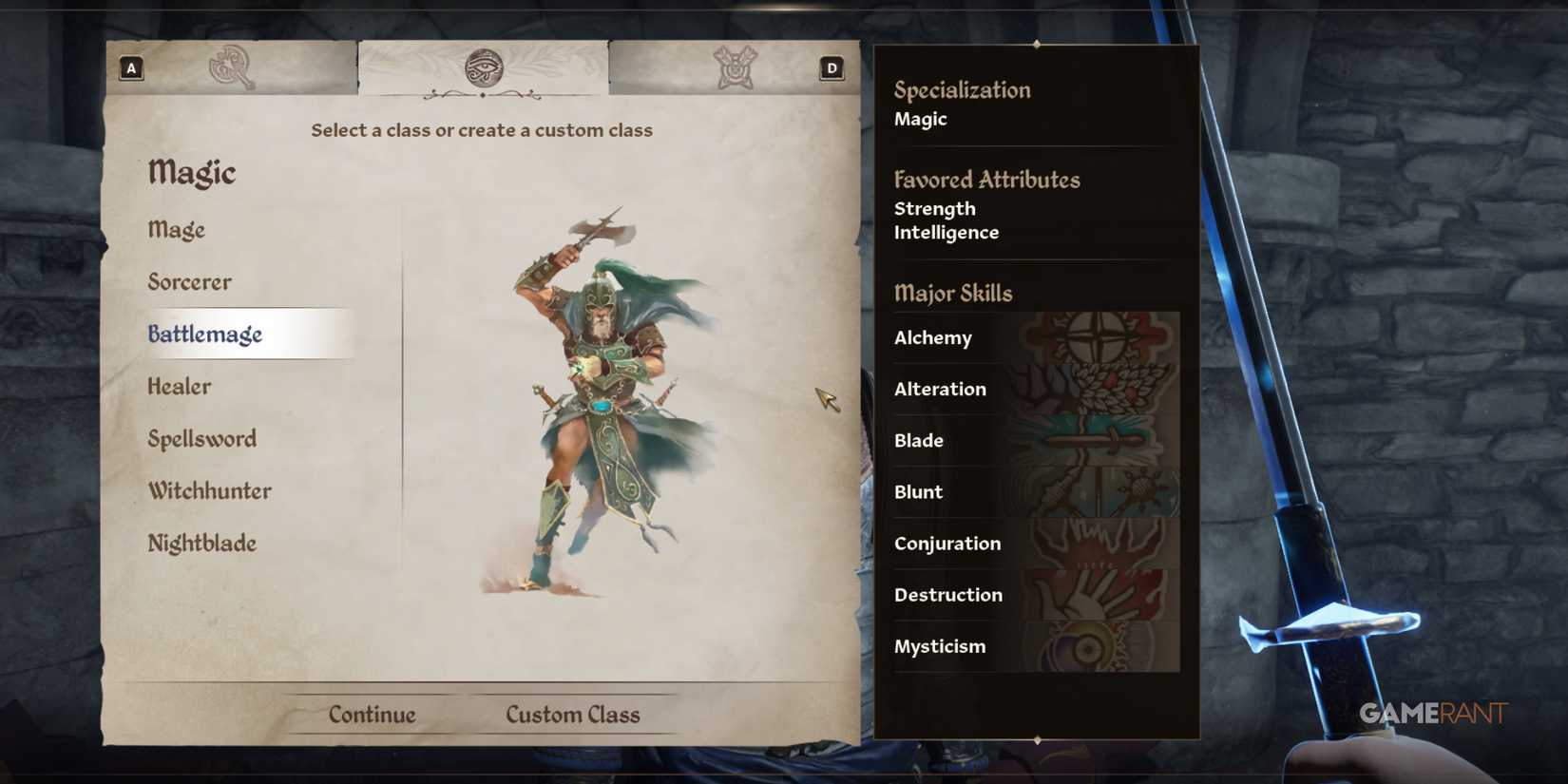
Task: Switch to the Magic specialization tab
Action: coord(484,67)
